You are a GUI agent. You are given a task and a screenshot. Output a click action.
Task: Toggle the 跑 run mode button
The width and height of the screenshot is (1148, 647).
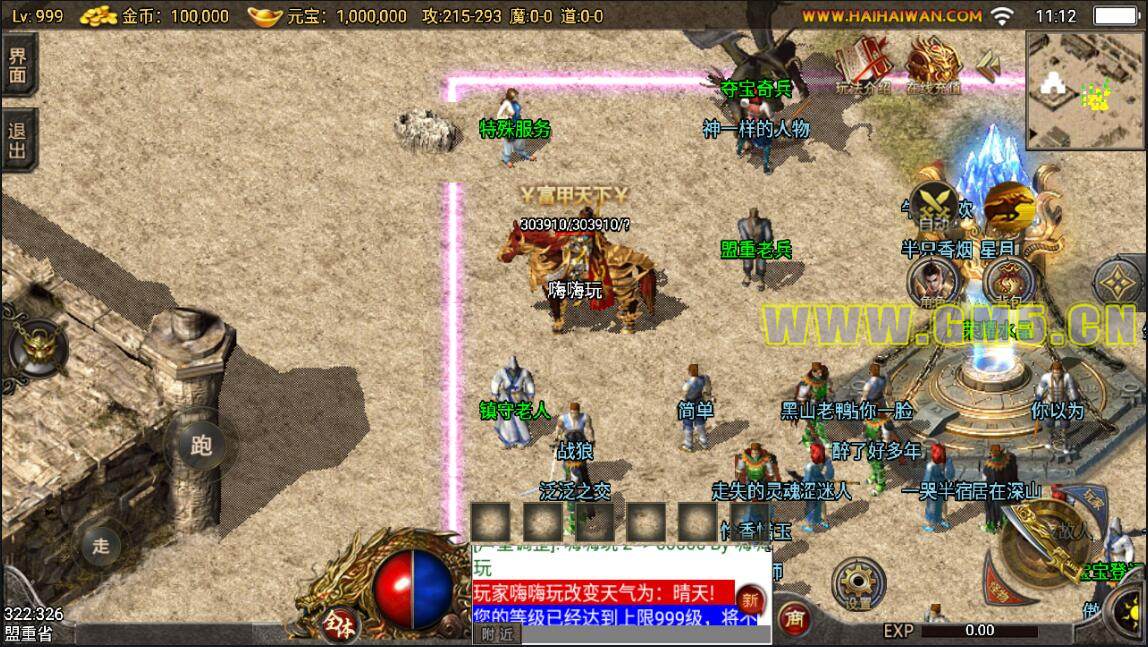point(201,446)
